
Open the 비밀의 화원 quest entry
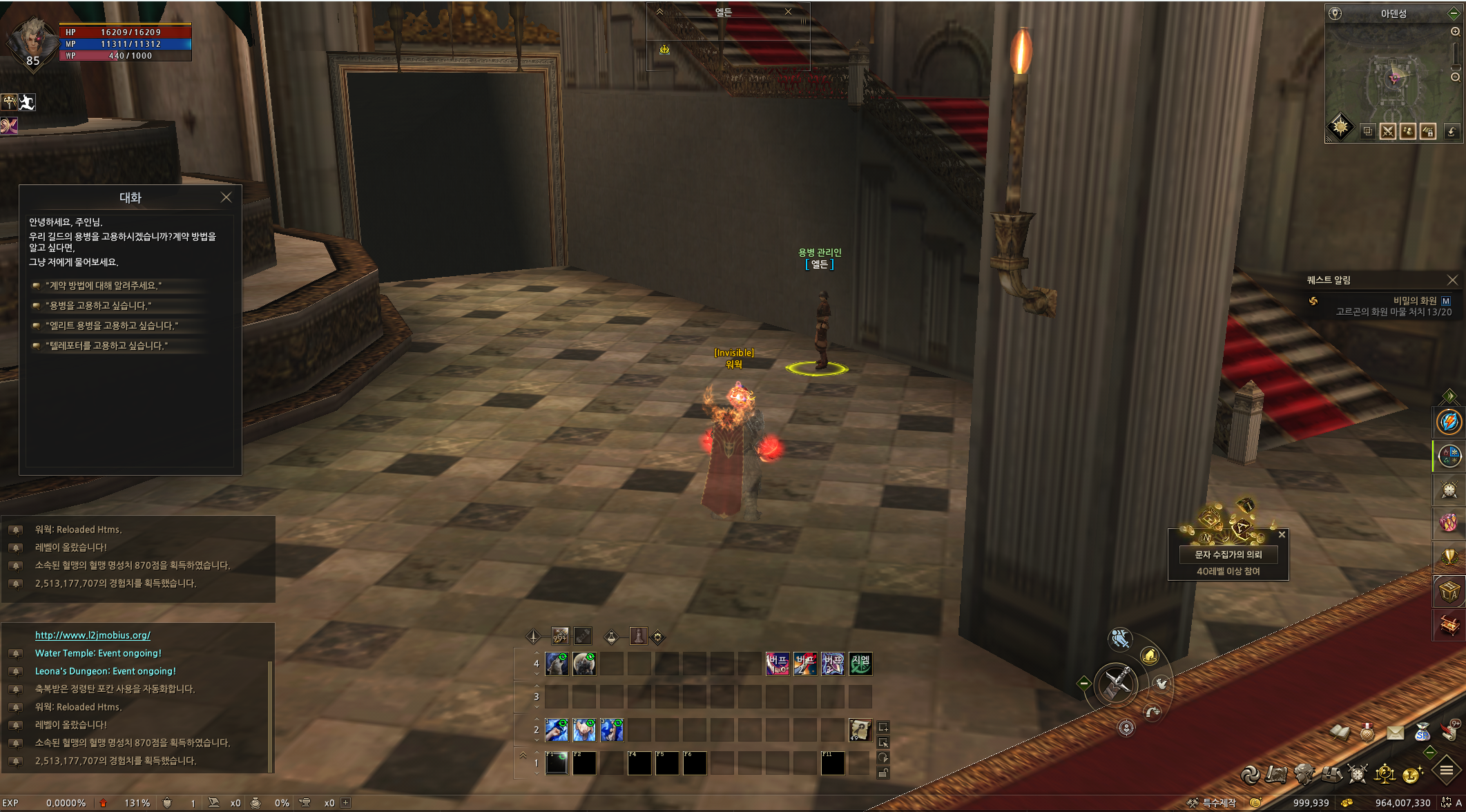click(x=1414, y=301)
